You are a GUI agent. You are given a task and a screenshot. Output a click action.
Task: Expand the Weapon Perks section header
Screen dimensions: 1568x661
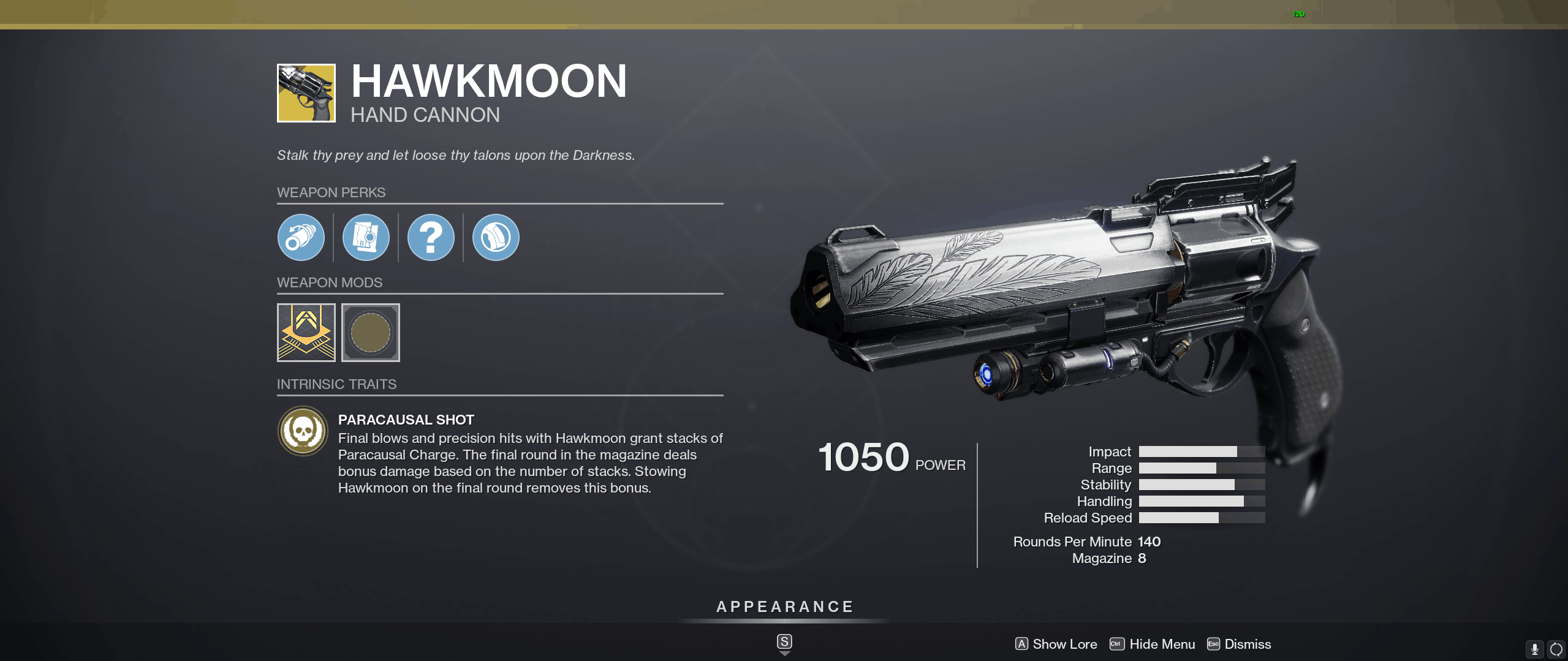point(331,192)
